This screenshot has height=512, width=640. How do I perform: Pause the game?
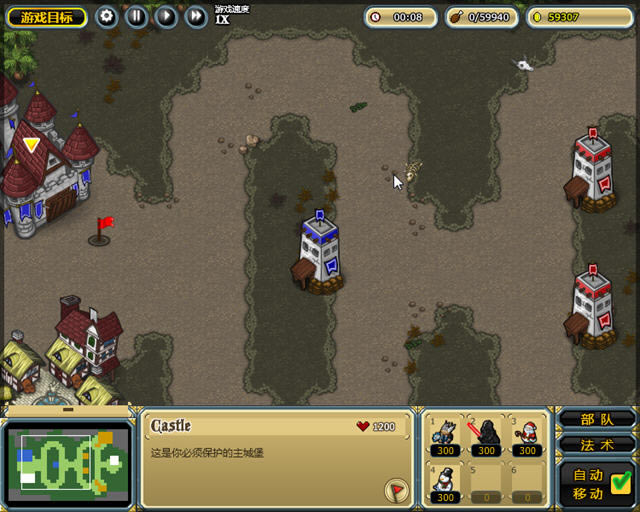[x=137, y=17]
